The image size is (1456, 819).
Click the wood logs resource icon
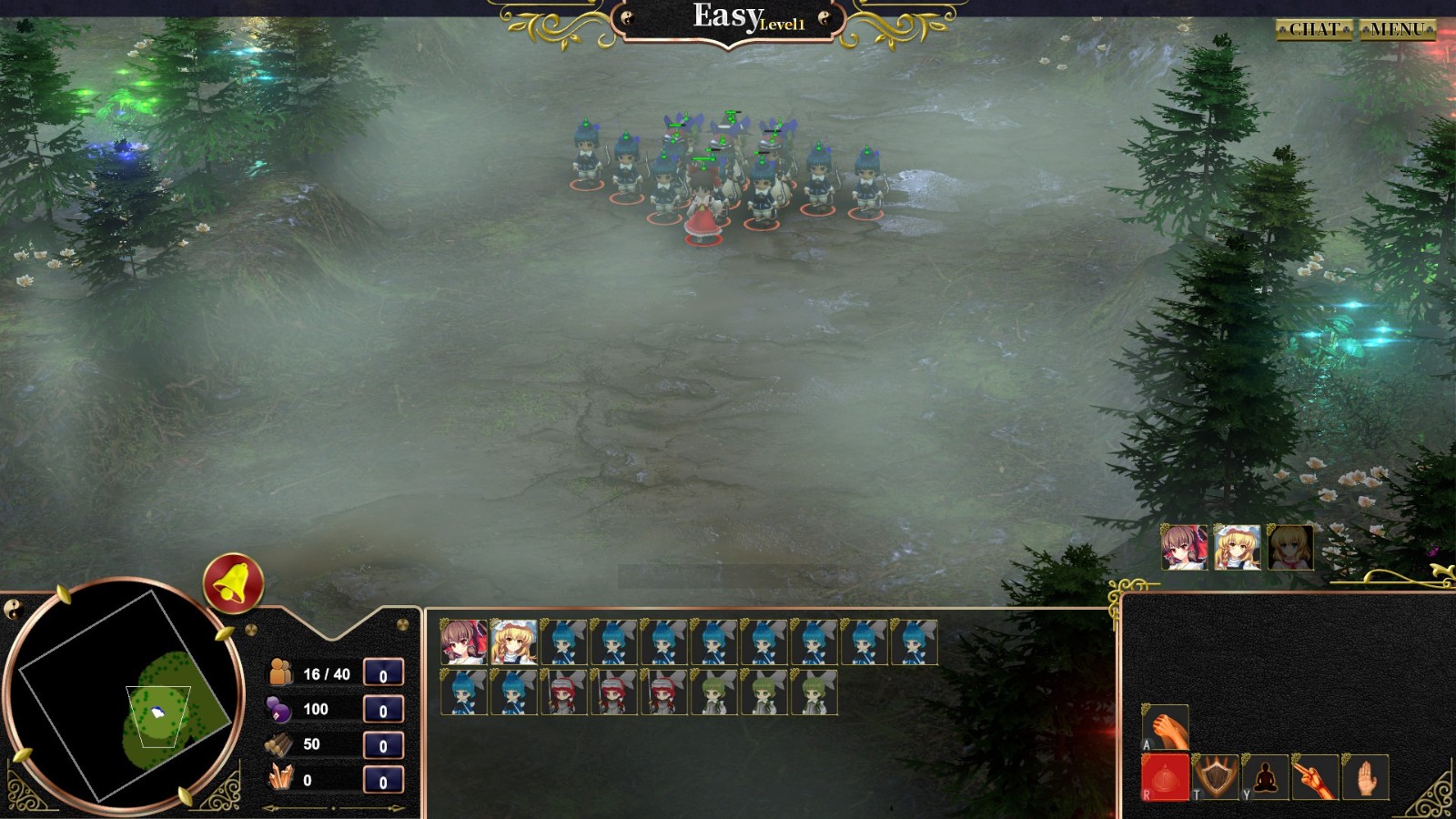click(278, 743)
